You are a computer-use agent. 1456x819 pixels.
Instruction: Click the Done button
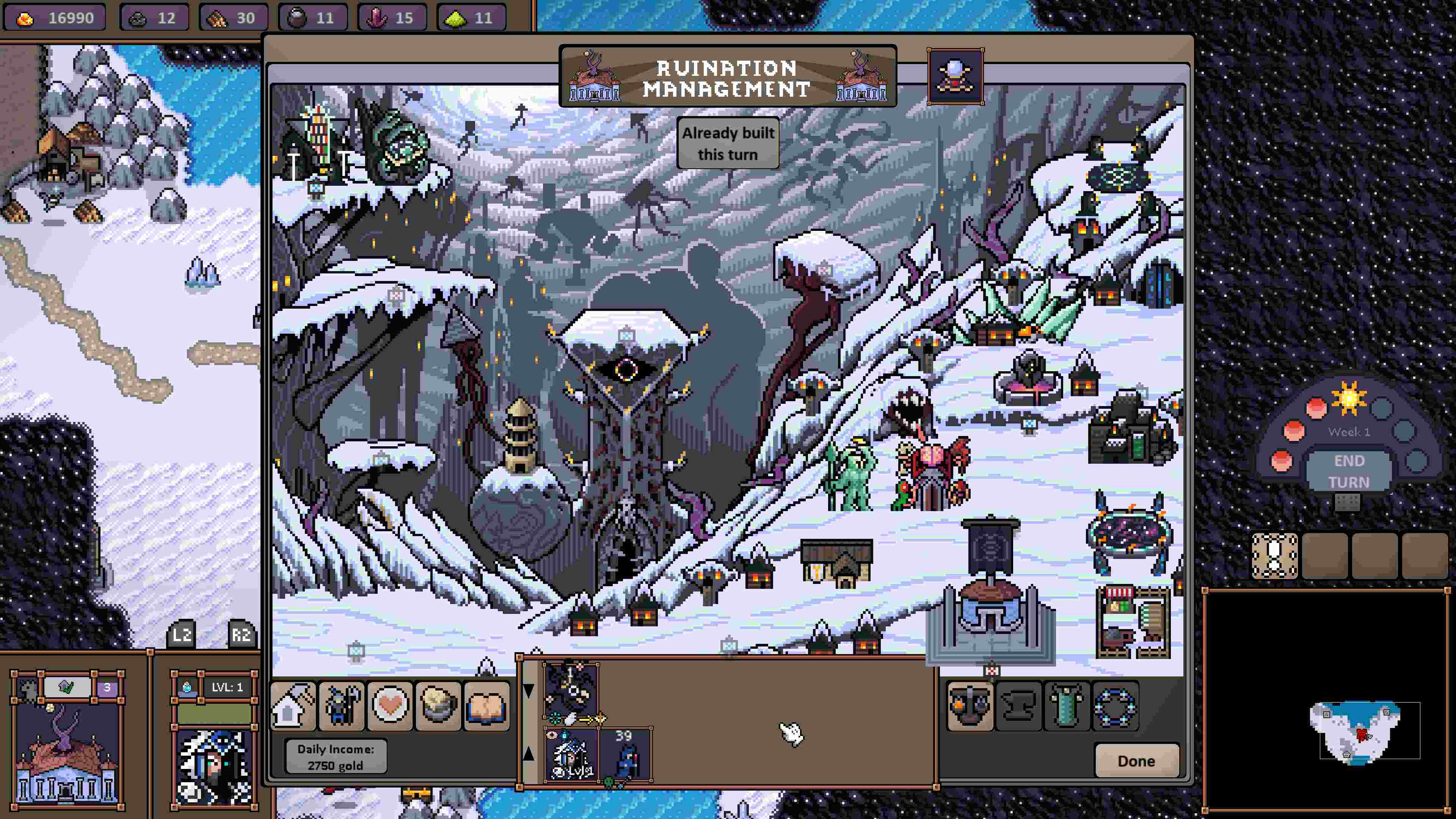[x=1136, y=760]
